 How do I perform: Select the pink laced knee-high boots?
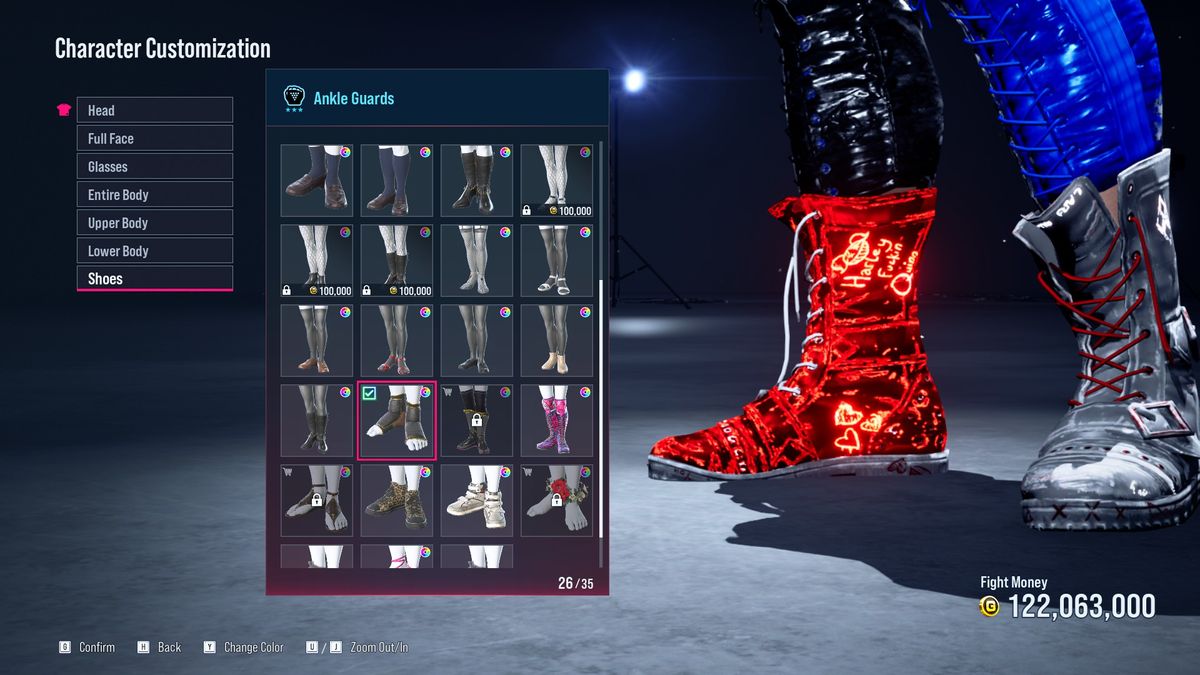(557, 421)
